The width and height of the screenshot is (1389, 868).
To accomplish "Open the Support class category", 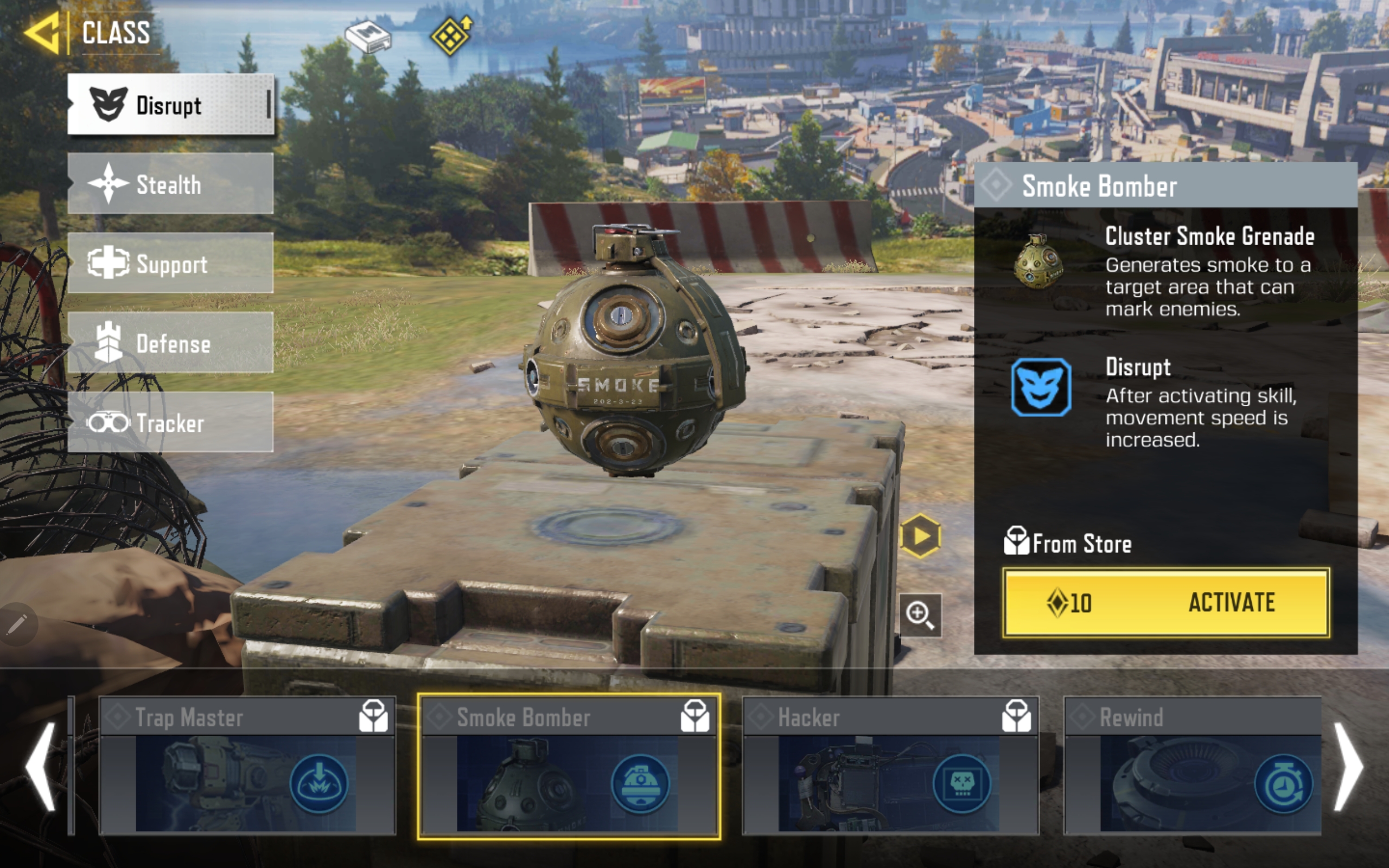I will click(170, 264).
